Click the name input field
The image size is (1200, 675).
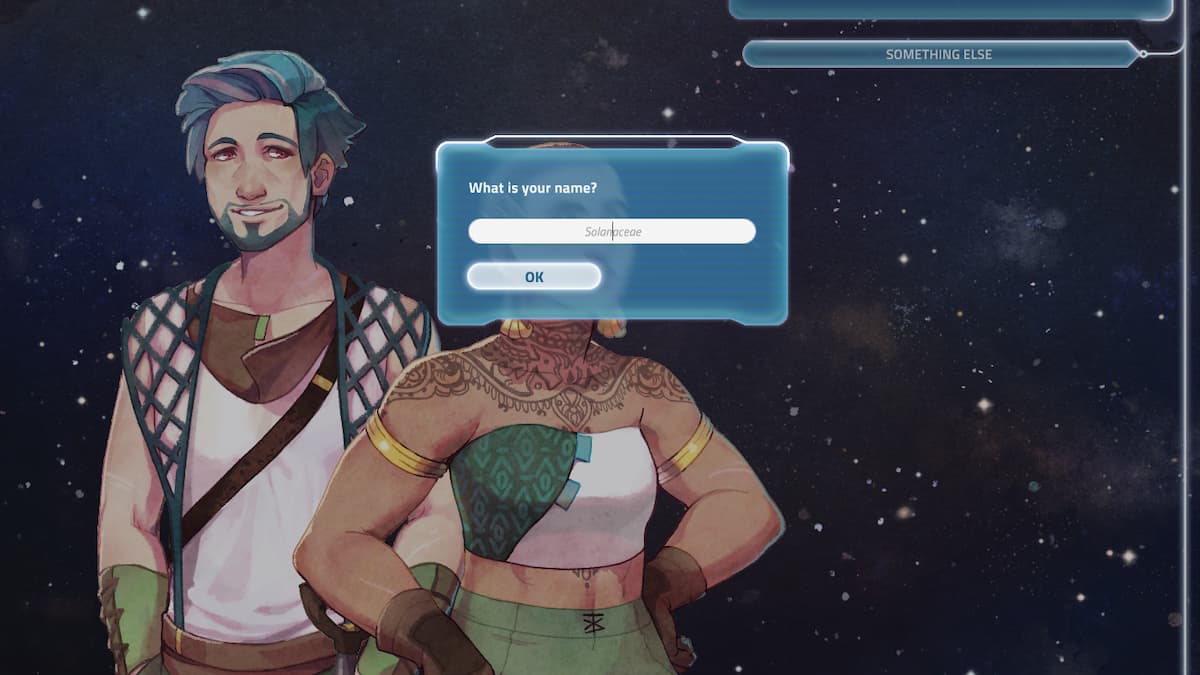click(611, 231)
